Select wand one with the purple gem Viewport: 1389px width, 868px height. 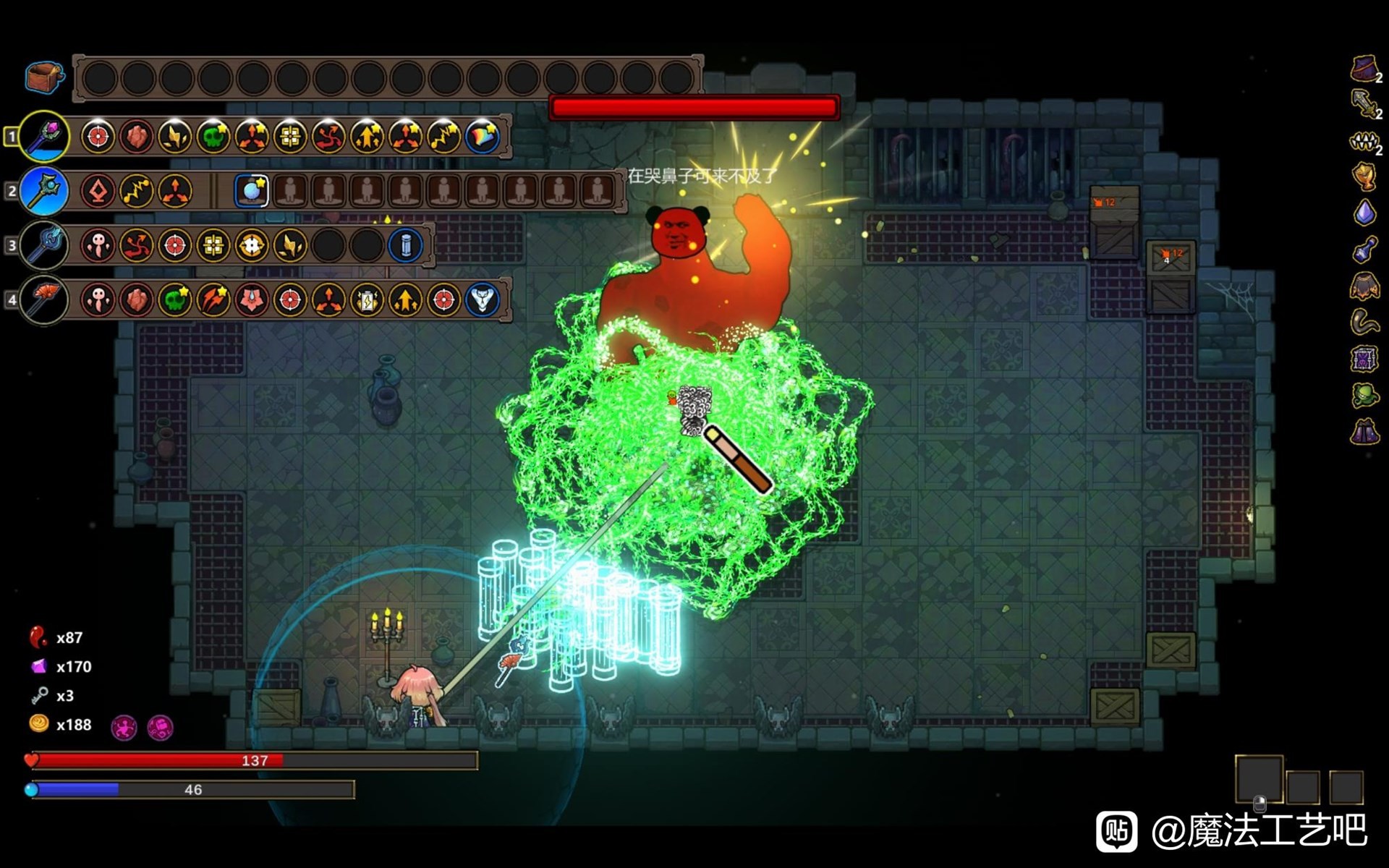tap(44, 136)
